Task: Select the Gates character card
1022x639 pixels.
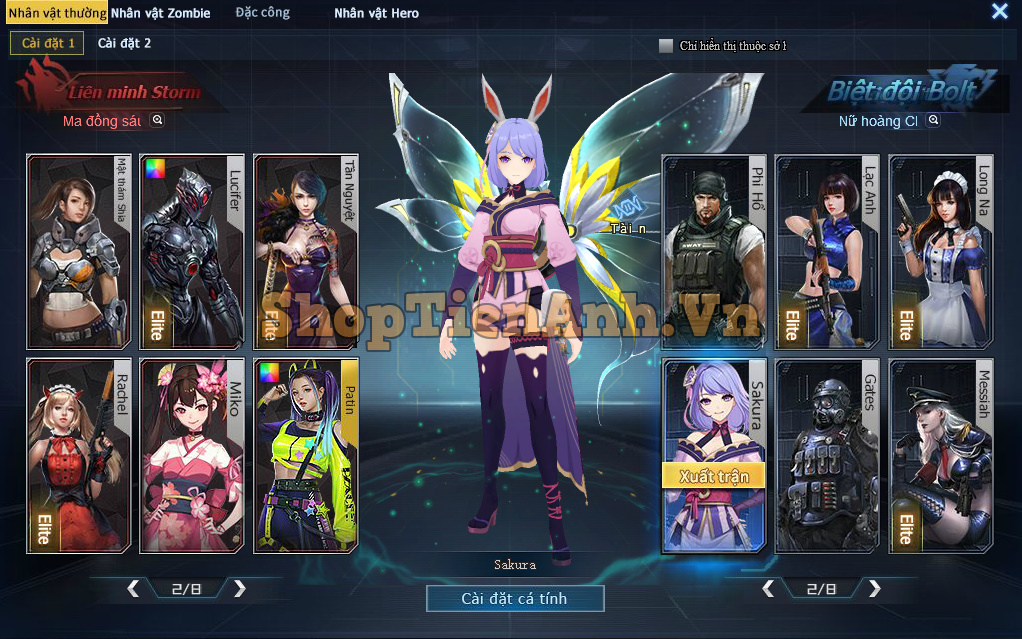Action: pyautogui.click(x=827, y=455)
